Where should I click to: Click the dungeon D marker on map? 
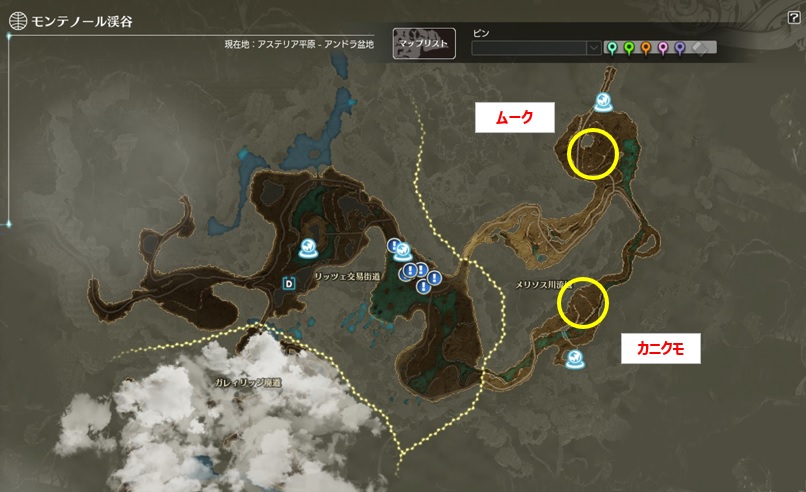coord(290,282)
